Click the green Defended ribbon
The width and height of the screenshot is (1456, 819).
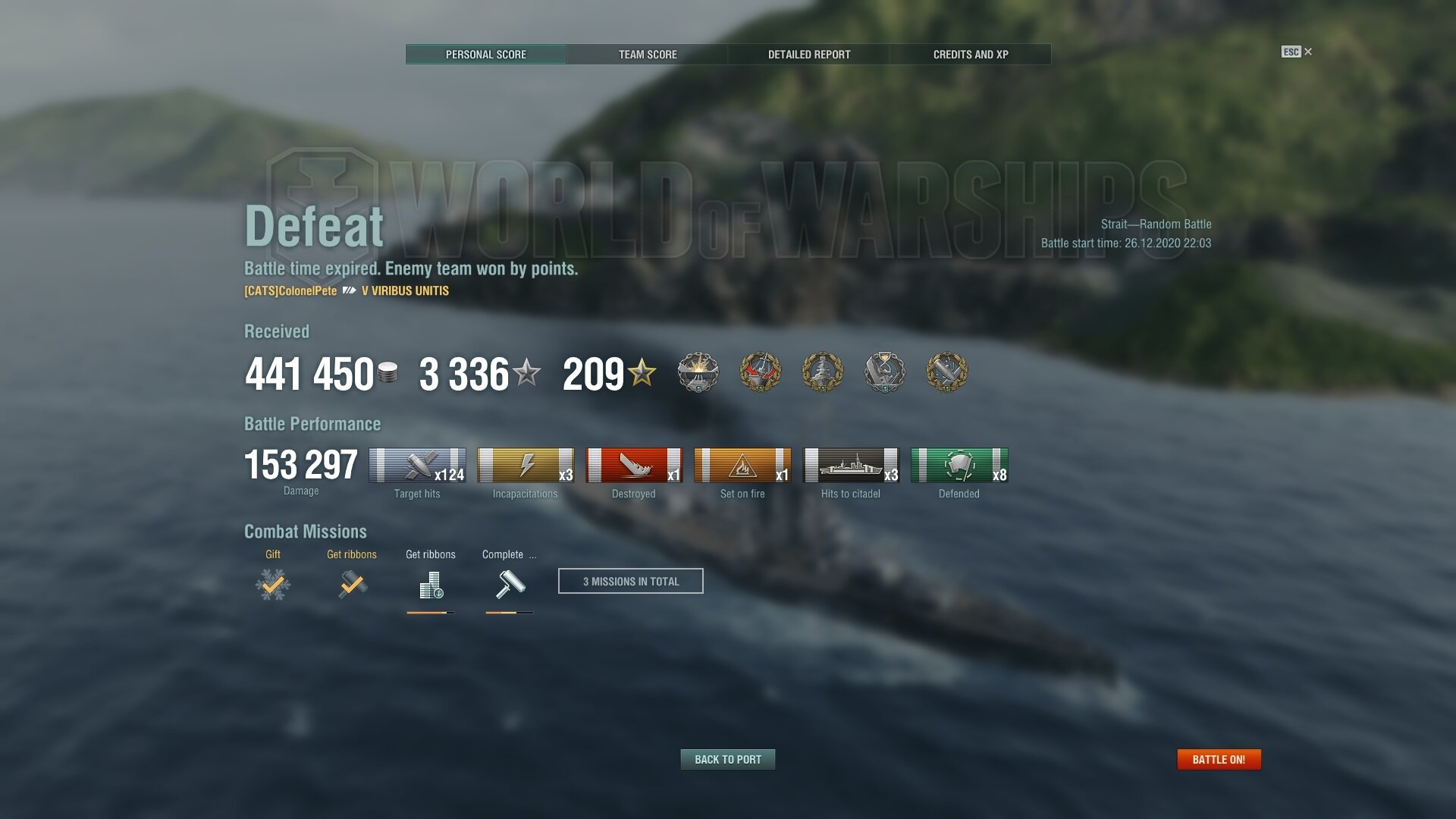[x=959, y=466]
